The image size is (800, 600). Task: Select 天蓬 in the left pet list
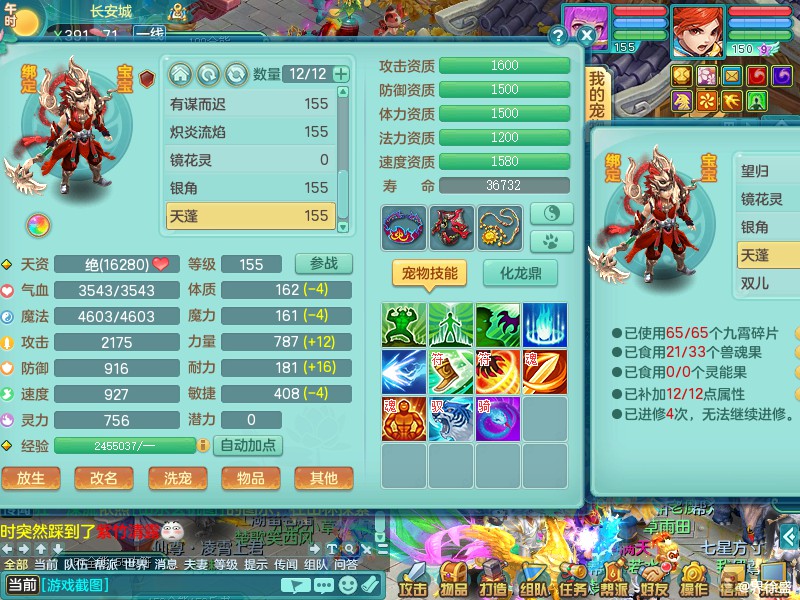click(x=250, y=215)
